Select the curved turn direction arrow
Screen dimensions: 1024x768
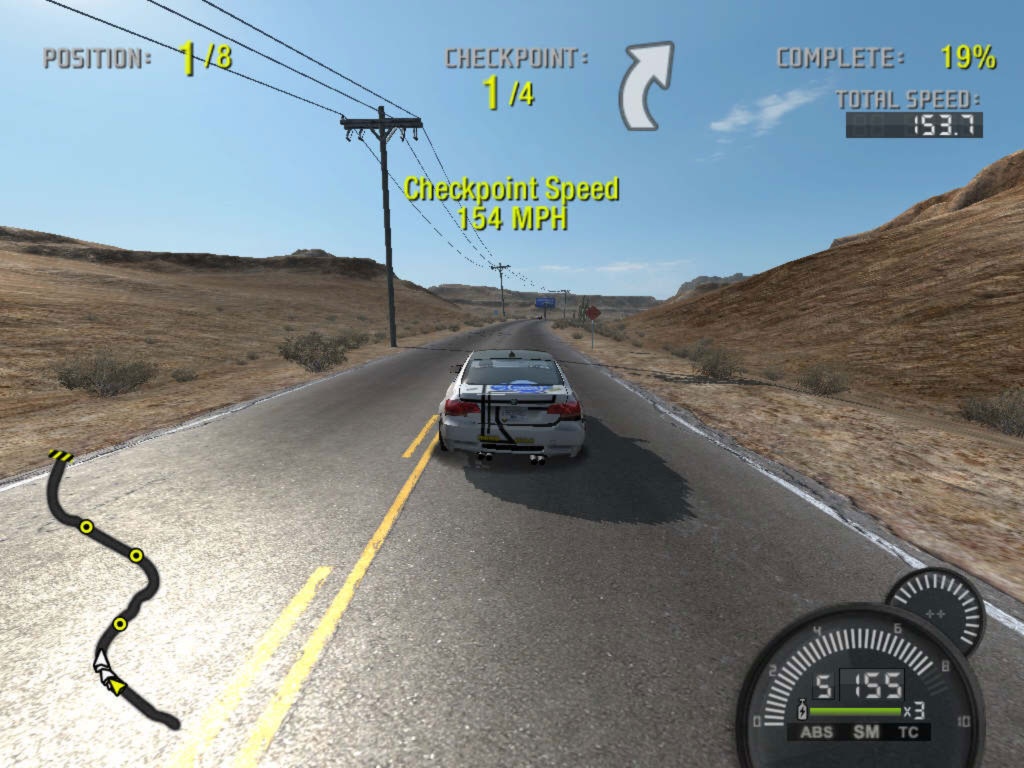645,85
